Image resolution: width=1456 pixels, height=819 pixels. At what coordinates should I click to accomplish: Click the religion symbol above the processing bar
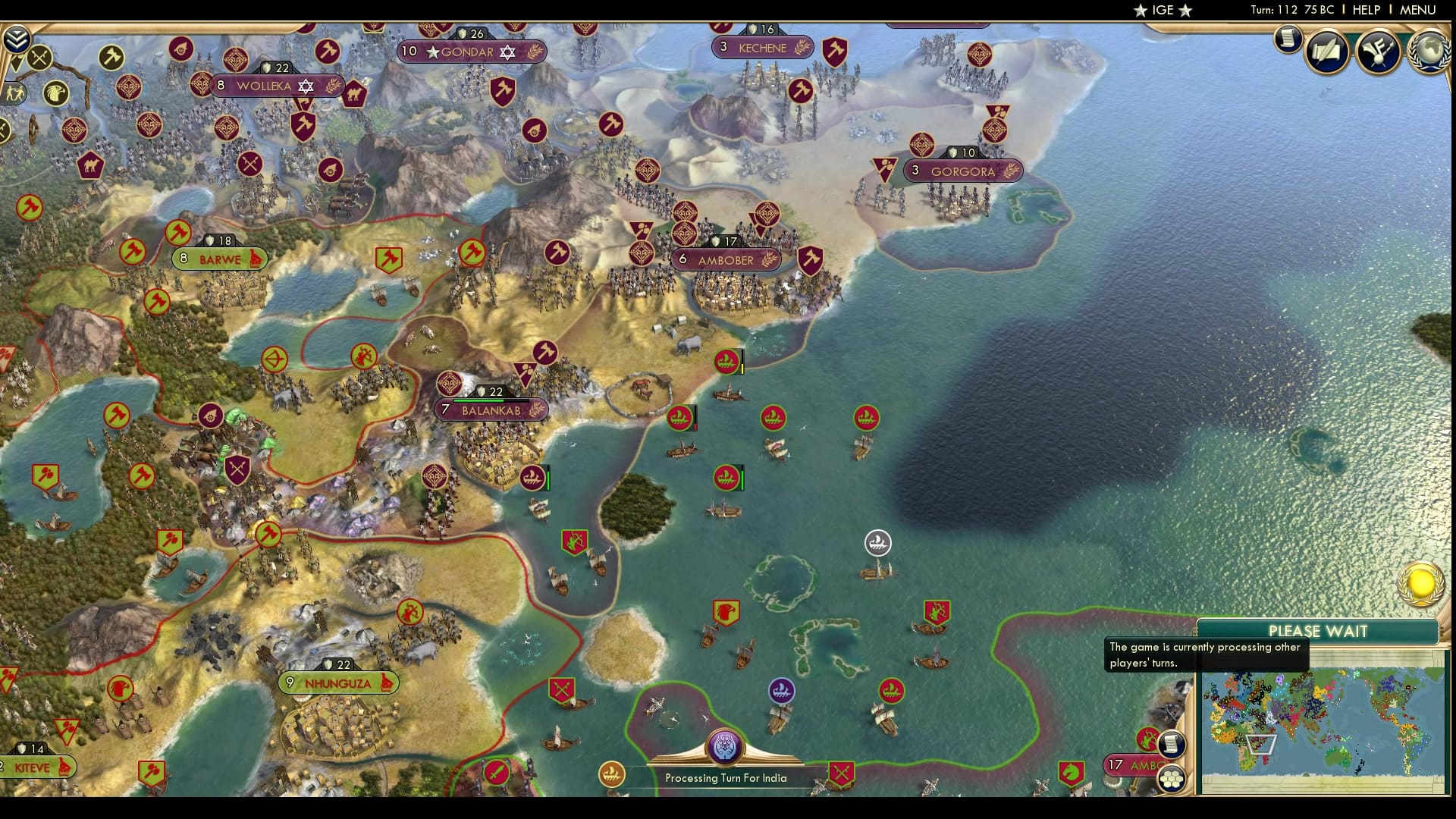click(725, 747)
